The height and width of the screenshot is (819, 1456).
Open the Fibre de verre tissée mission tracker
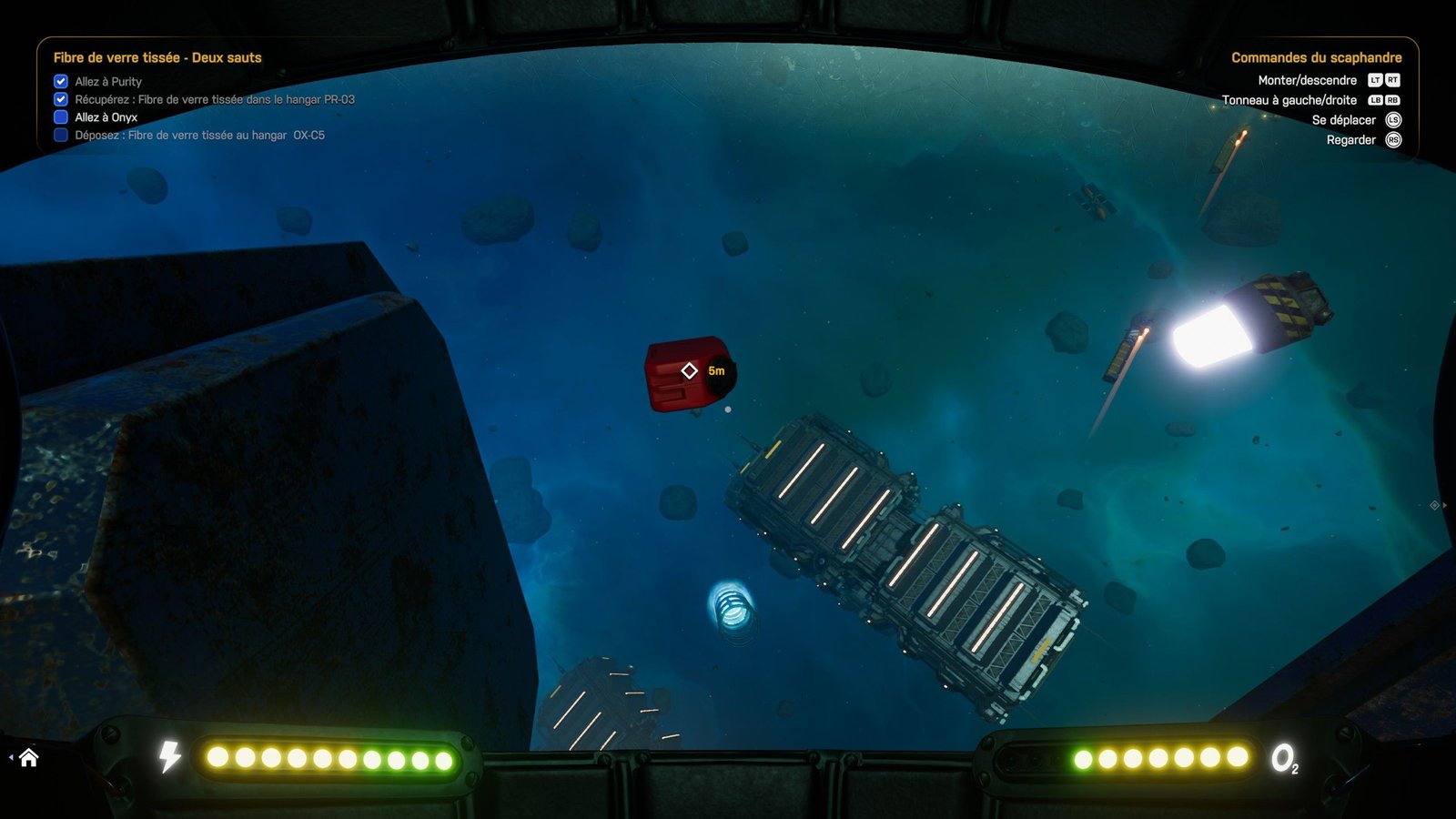157,57
